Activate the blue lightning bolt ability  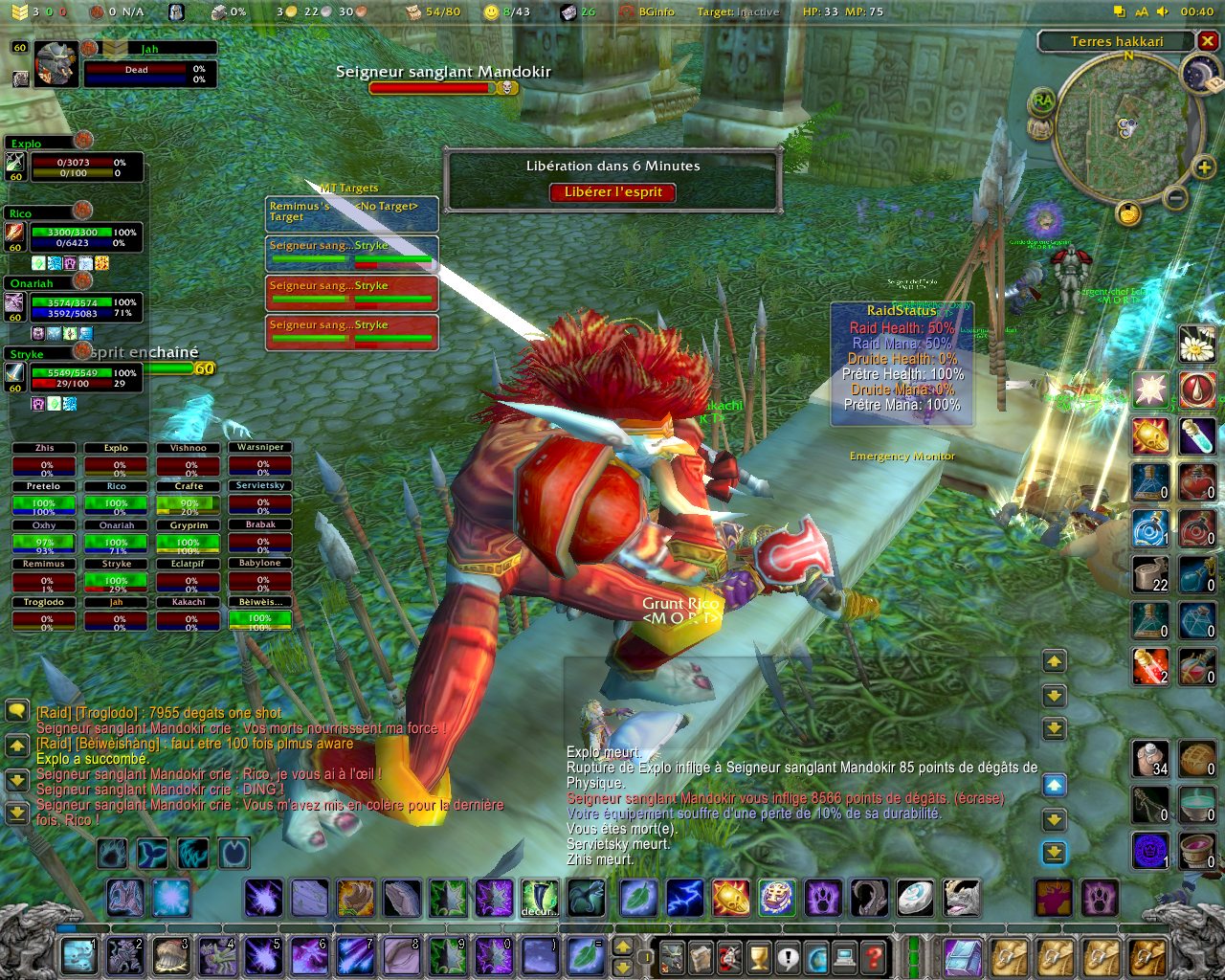(x=684, y=899)
